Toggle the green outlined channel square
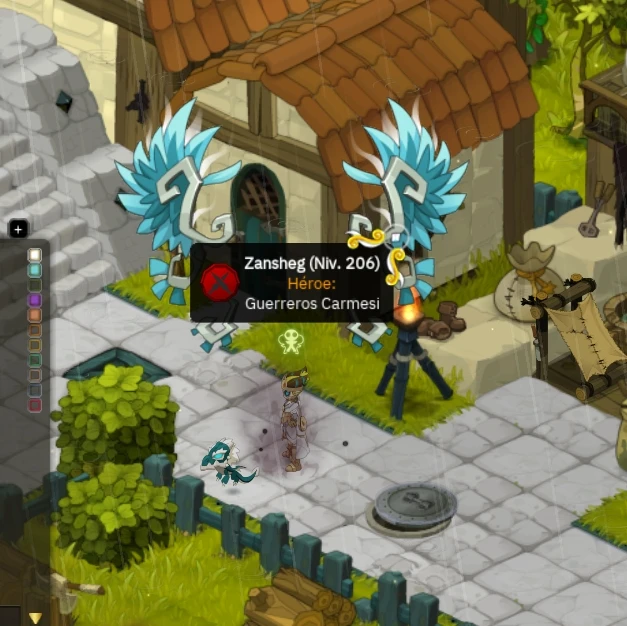The width and height of the screenshot is (627, 626). click(x=35, y=360)
